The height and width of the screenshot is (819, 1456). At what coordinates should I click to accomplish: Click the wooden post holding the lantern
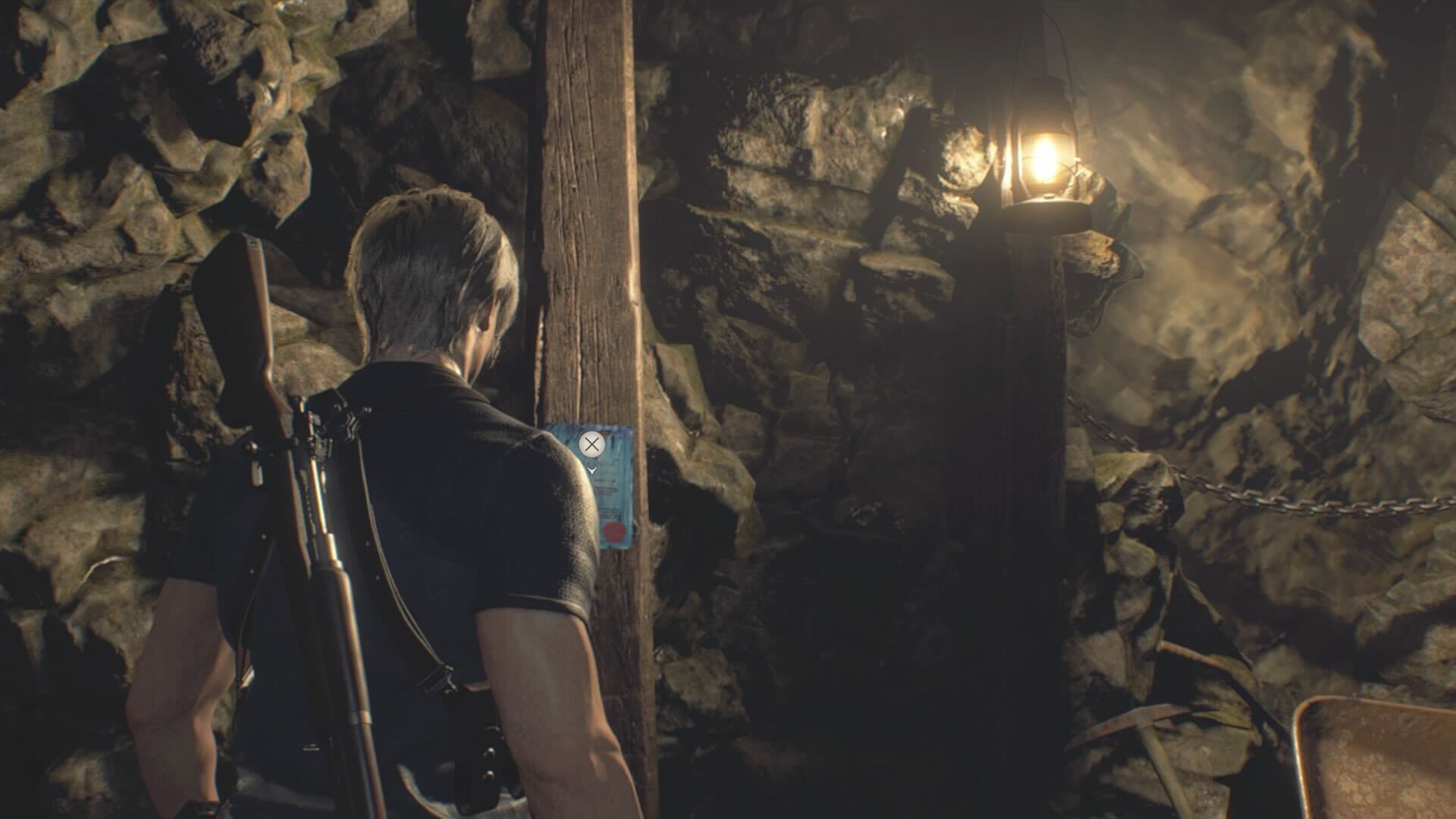coord(1024,417)
